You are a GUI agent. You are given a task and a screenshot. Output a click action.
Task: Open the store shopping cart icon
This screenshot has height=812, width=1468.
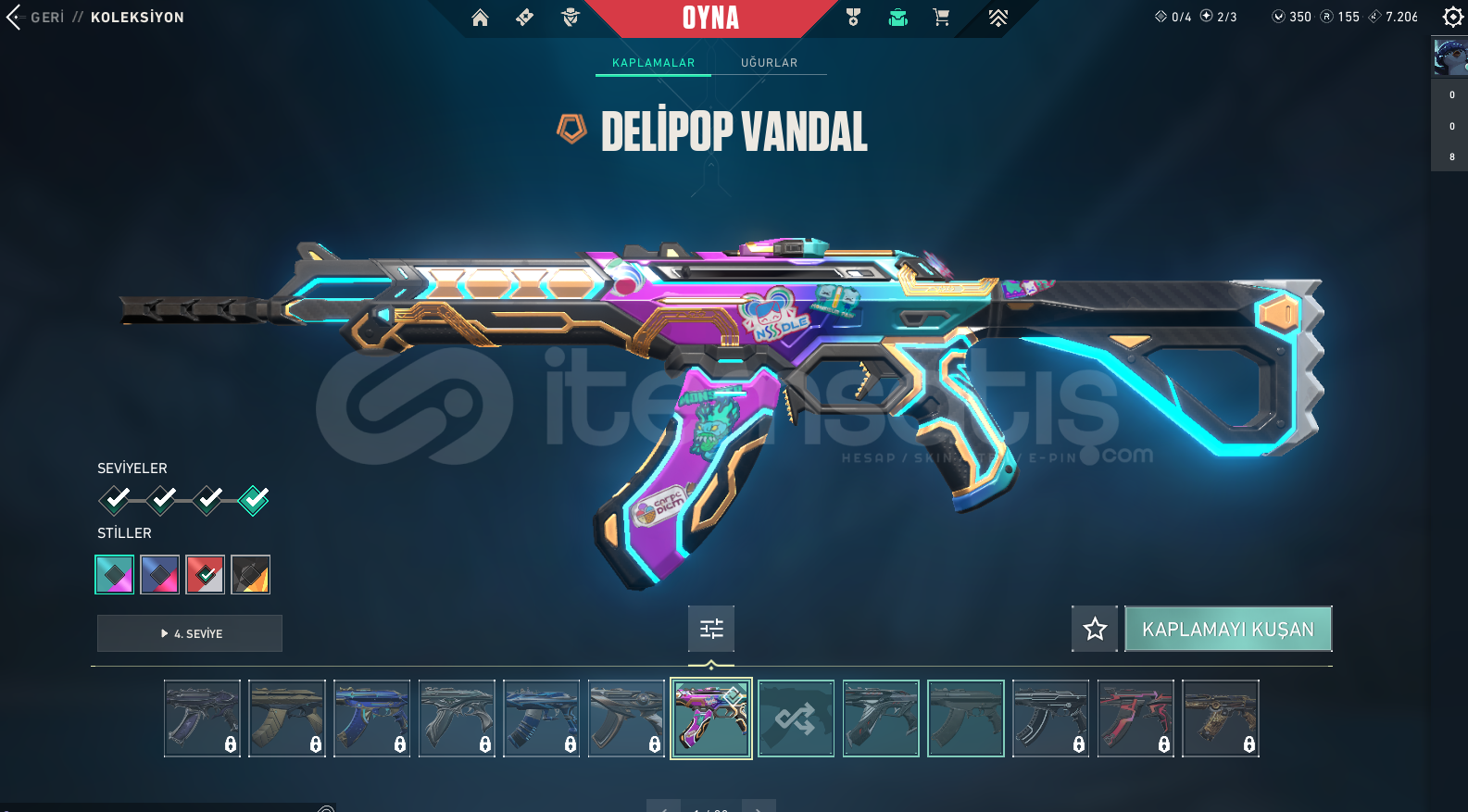coord(942,17)
